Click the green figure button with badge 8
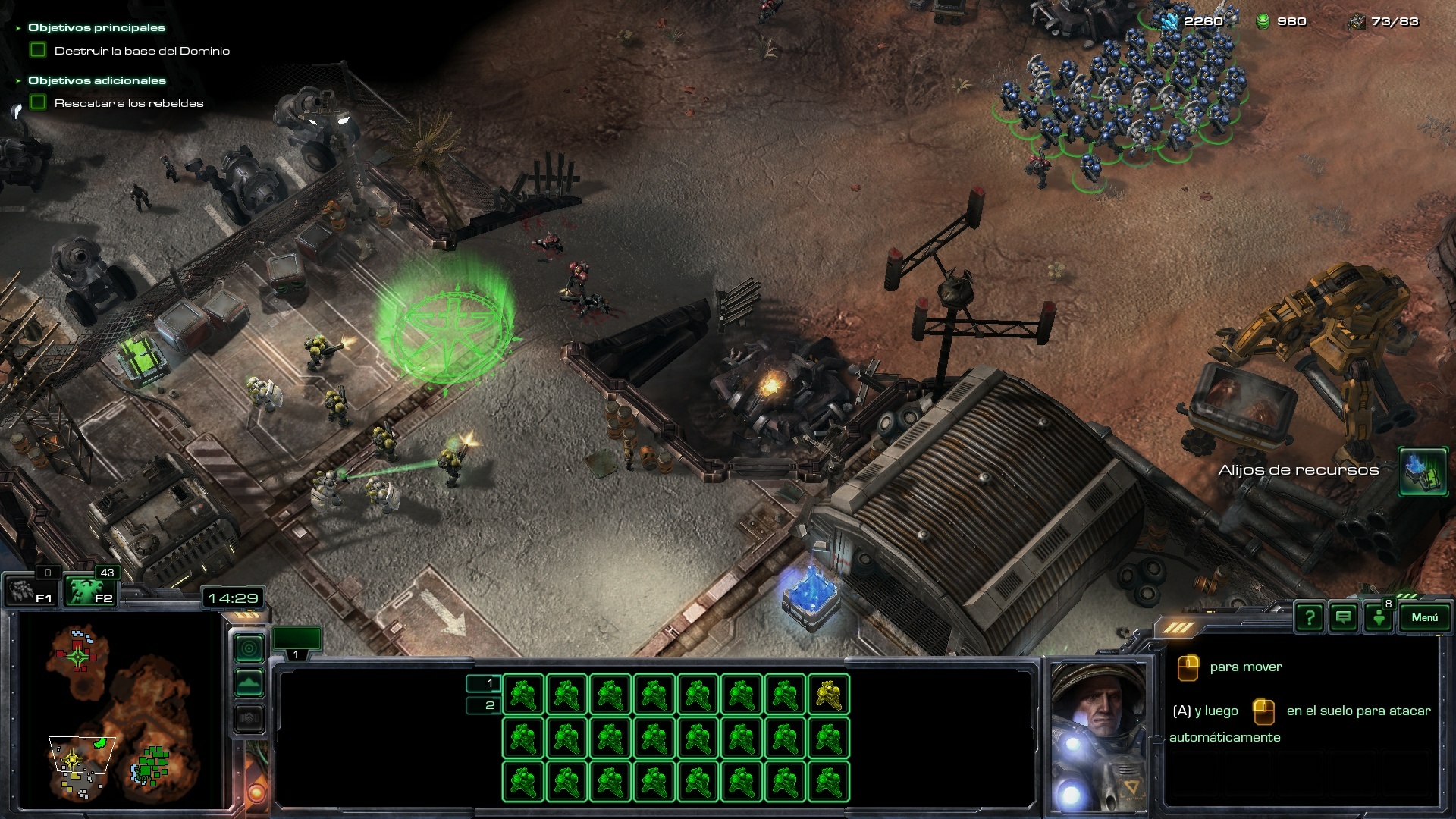Image resolution: width=1456 pixels, height=819 pixels. [1379, 618]
